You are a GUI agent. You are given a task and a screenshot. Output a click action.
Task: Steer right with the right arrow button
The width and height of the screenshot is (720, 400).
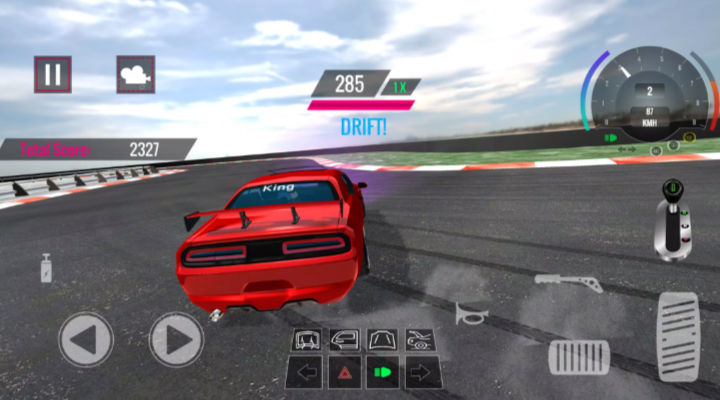coord(177,340)
